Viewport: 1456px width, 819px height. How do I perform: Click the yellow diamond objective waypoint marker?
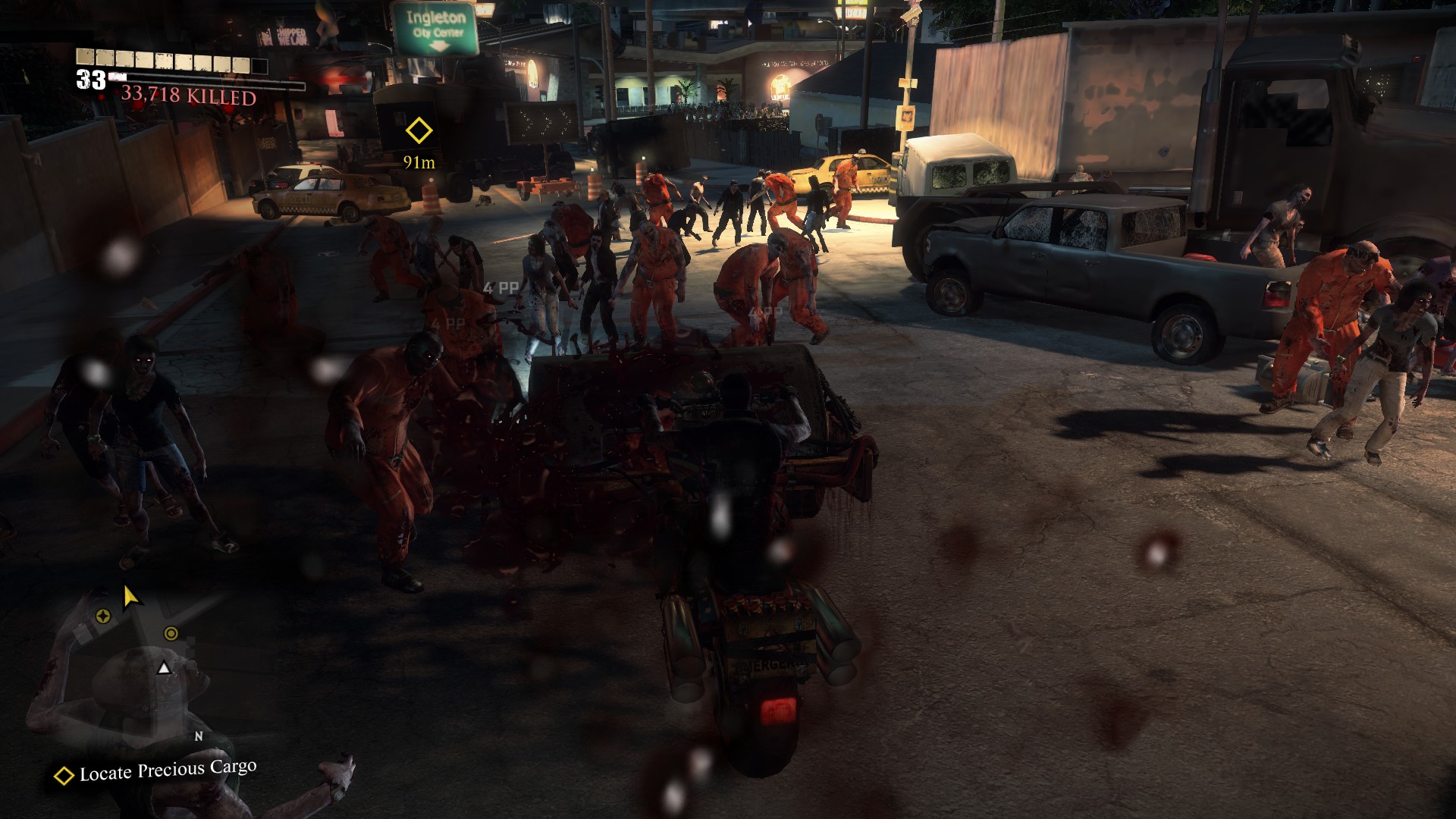[419, 131]
